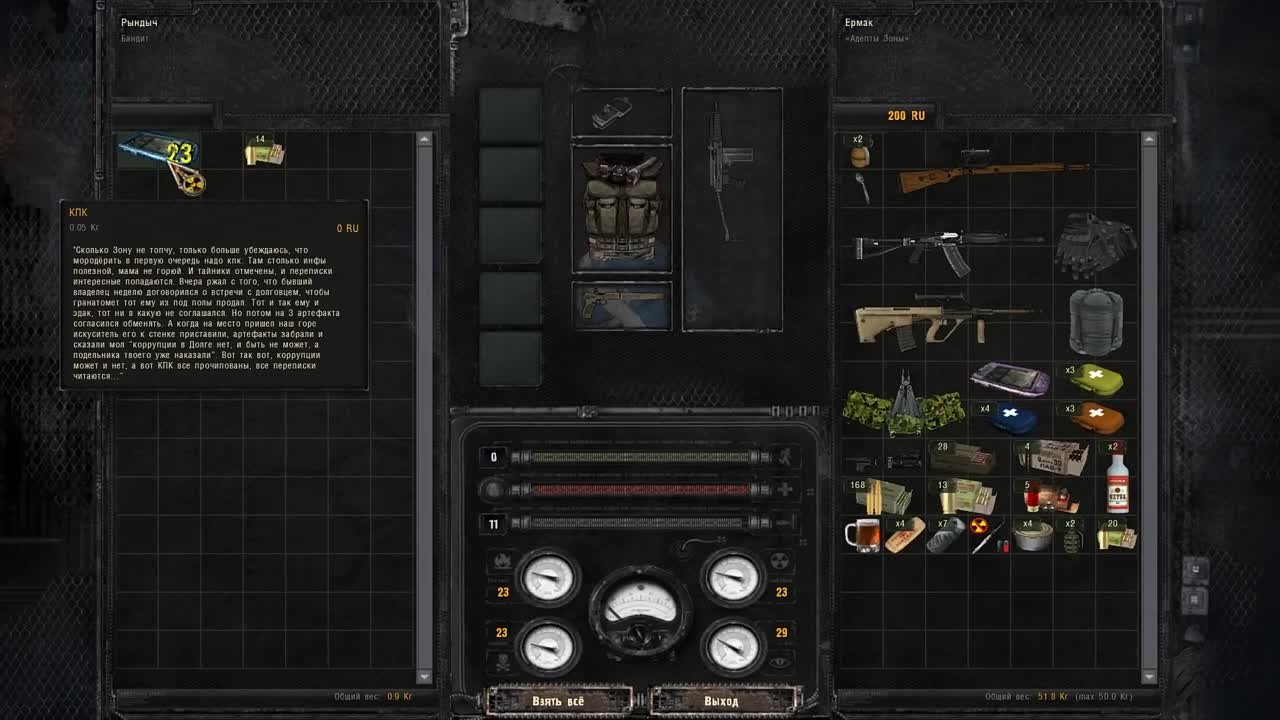Screen dimensions: 1280x720
Task: Choose the orange medkit stack
Action: (1095, 417)
